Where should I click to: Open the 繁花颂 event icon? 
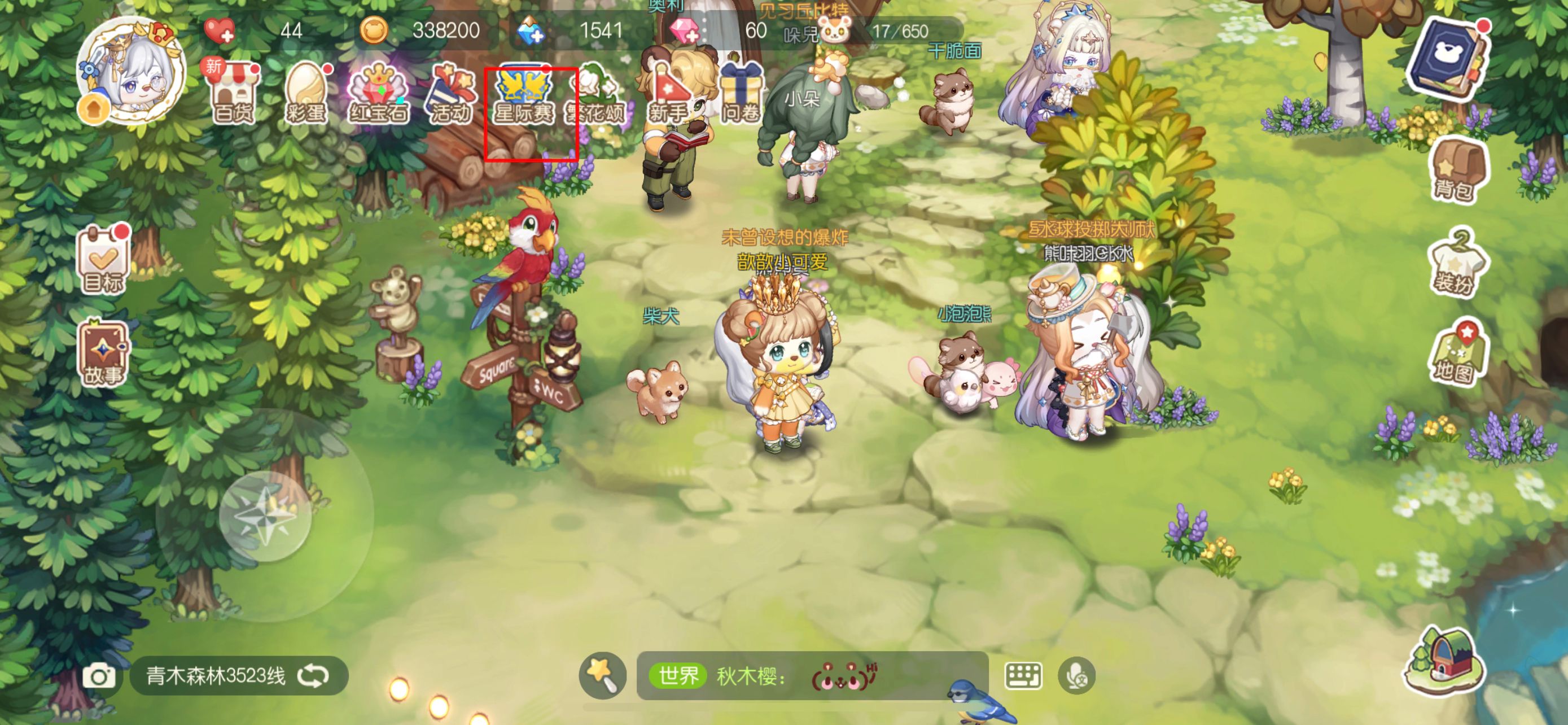596,95
